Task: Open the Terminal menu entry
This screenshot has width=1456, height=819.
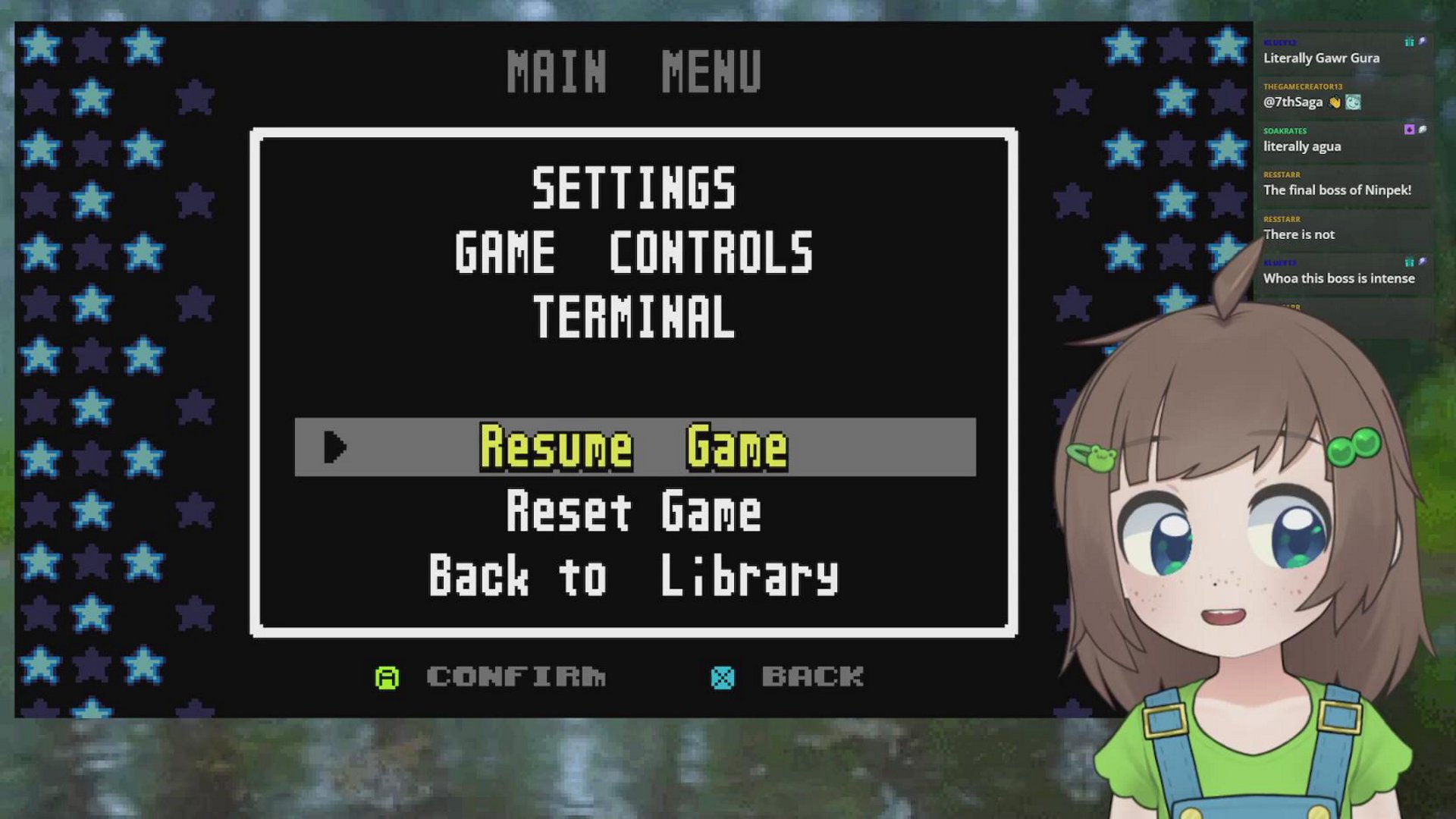Action: [x=634, y=317]
